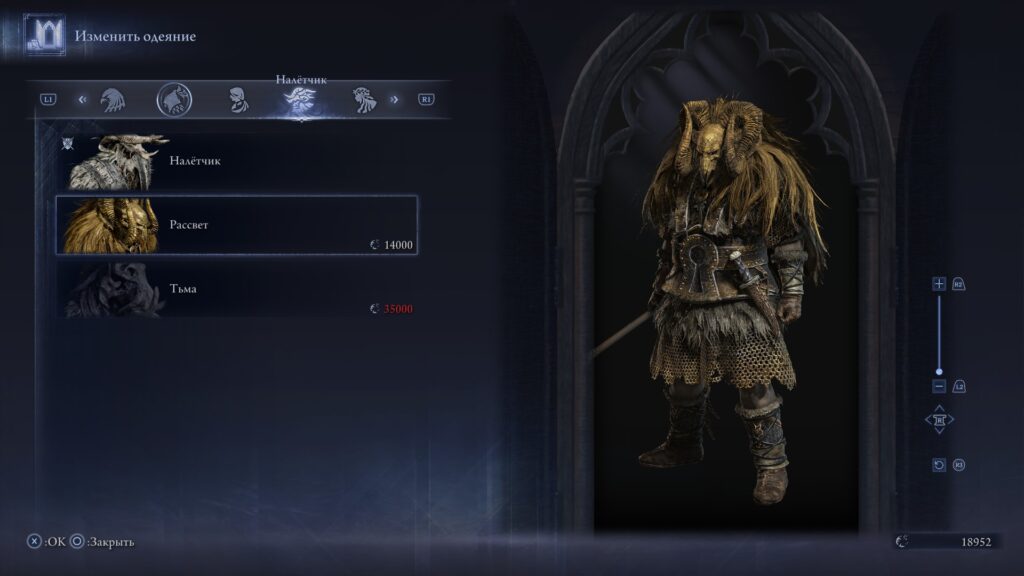Click the left double-arrow to previous character
The height and width of the screenshot is (576, 1024).
click(x=83, y=99)
